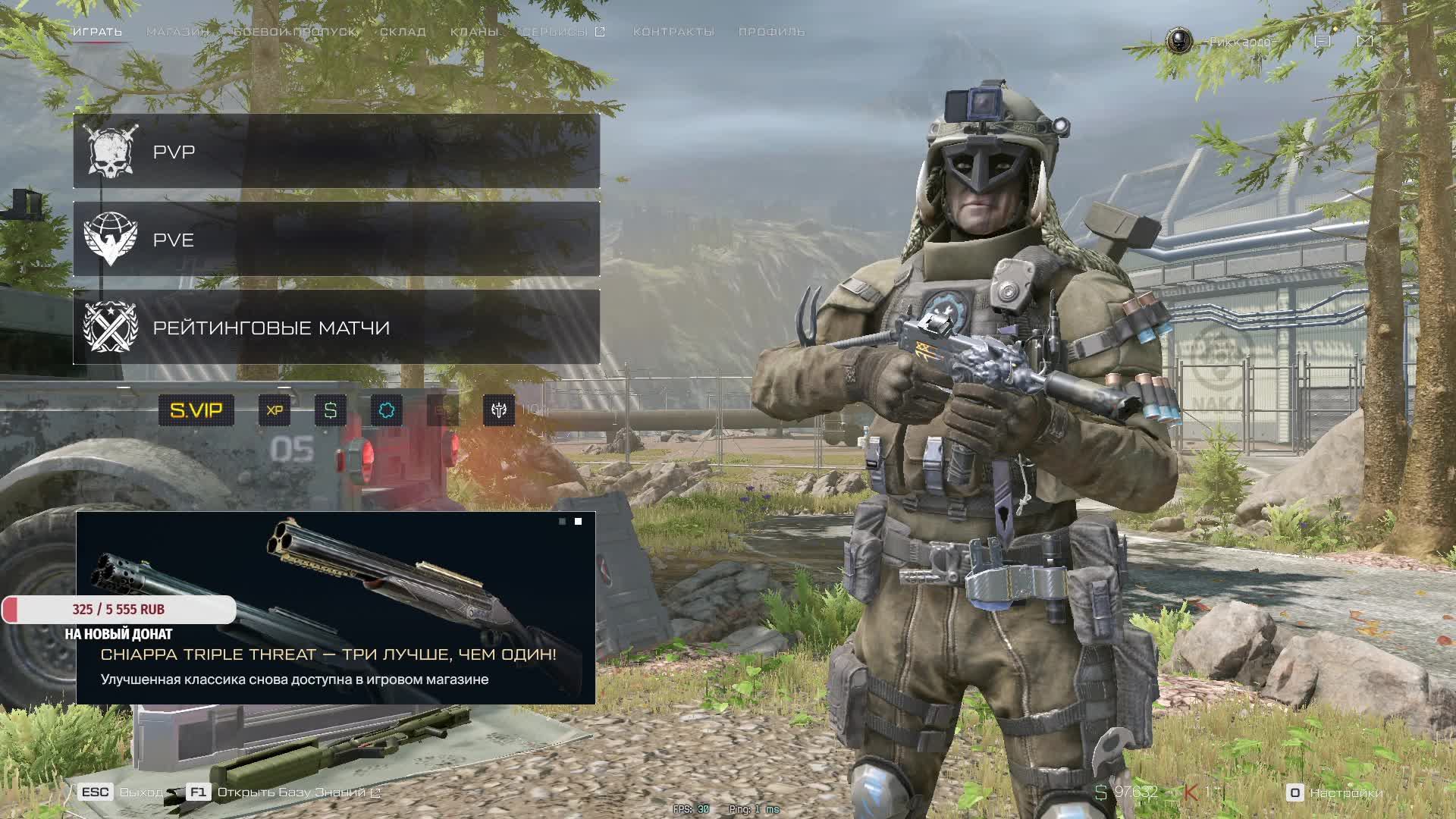Click the S.VIP booster badge
Image resolution: width=1456 pixels, height=819 pixels.
point(196,410)
